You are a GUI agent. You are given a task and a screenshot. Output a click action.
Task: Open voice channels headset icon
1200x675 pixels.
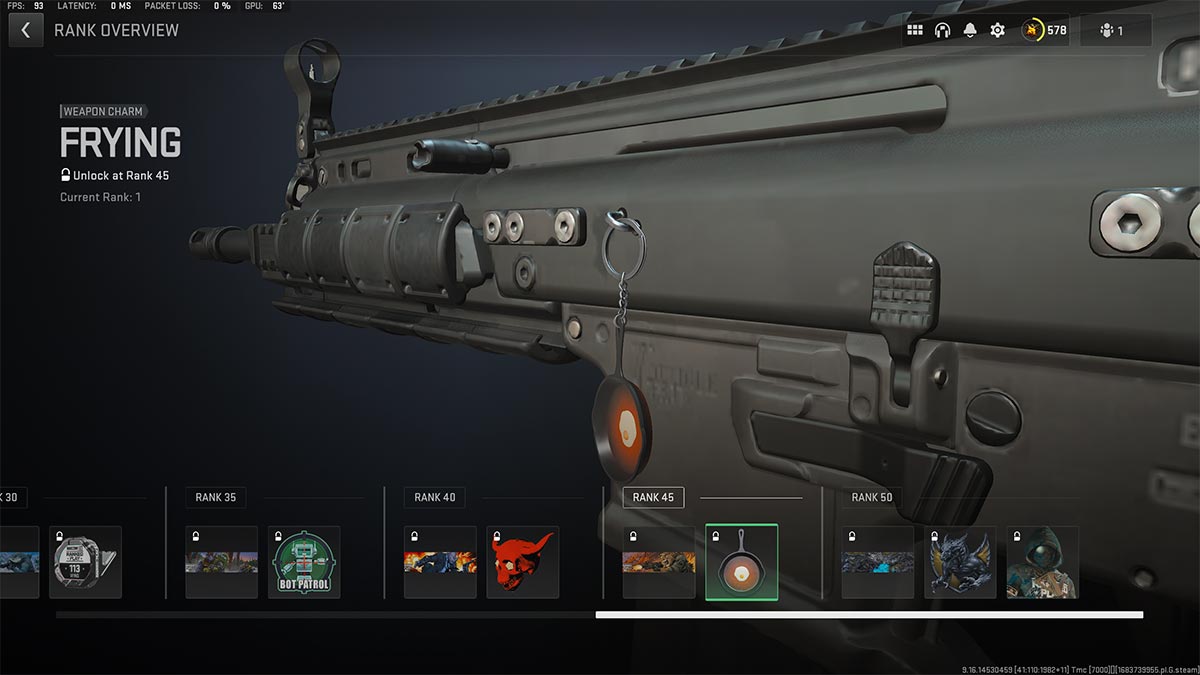point(942,30)
